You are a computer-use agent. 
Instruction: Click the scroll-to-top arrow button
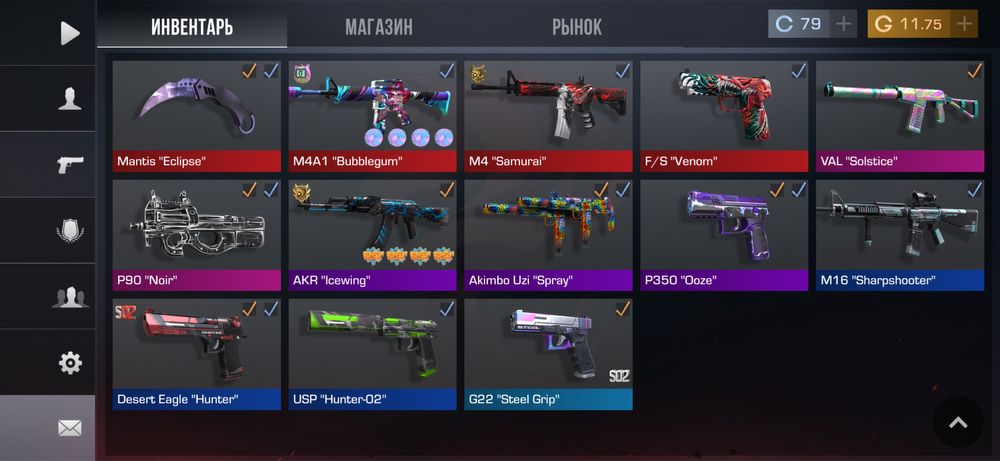tap(957, 422)
